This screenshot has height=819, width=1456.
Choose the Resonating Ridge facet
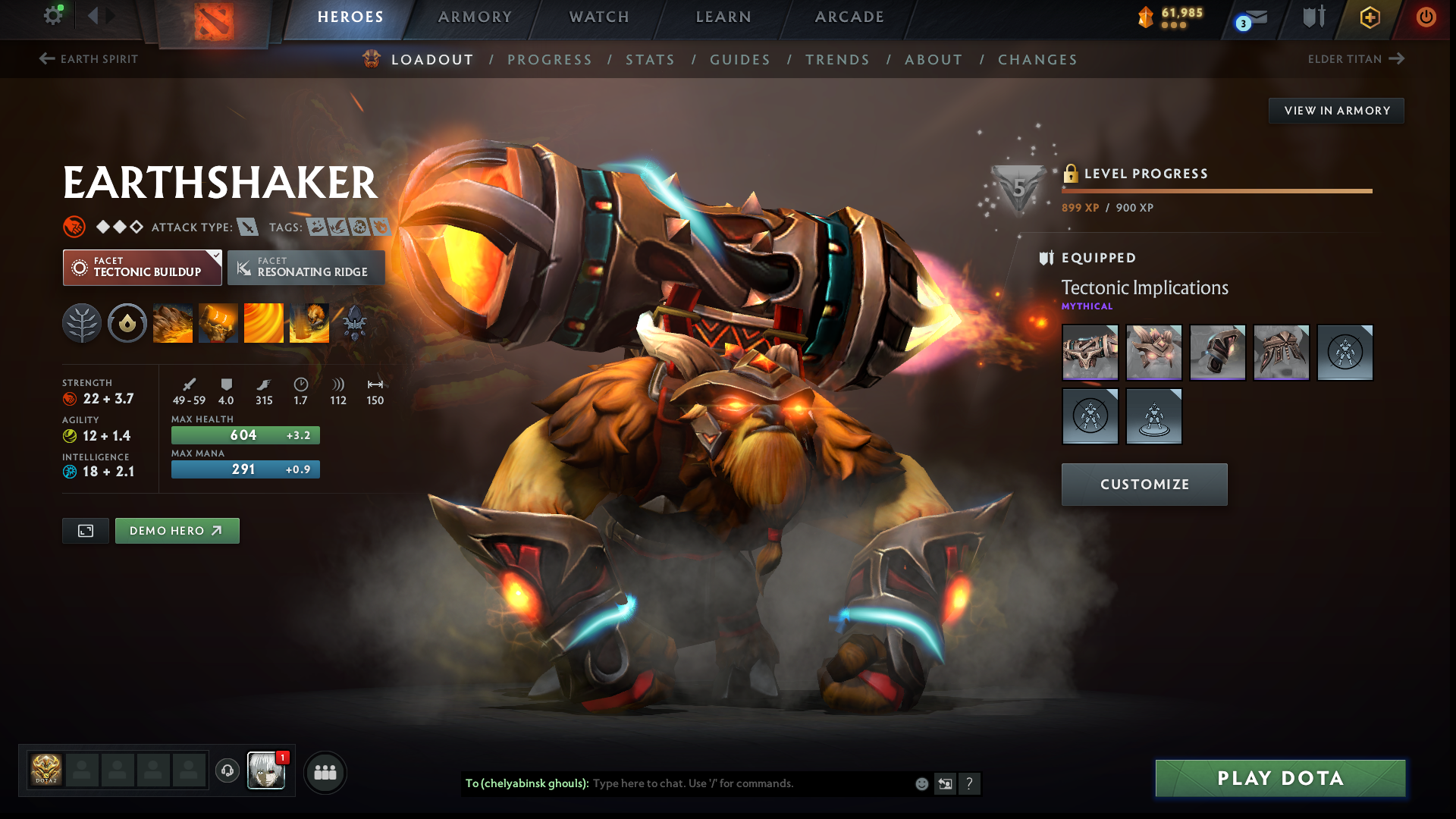[306, 268]
